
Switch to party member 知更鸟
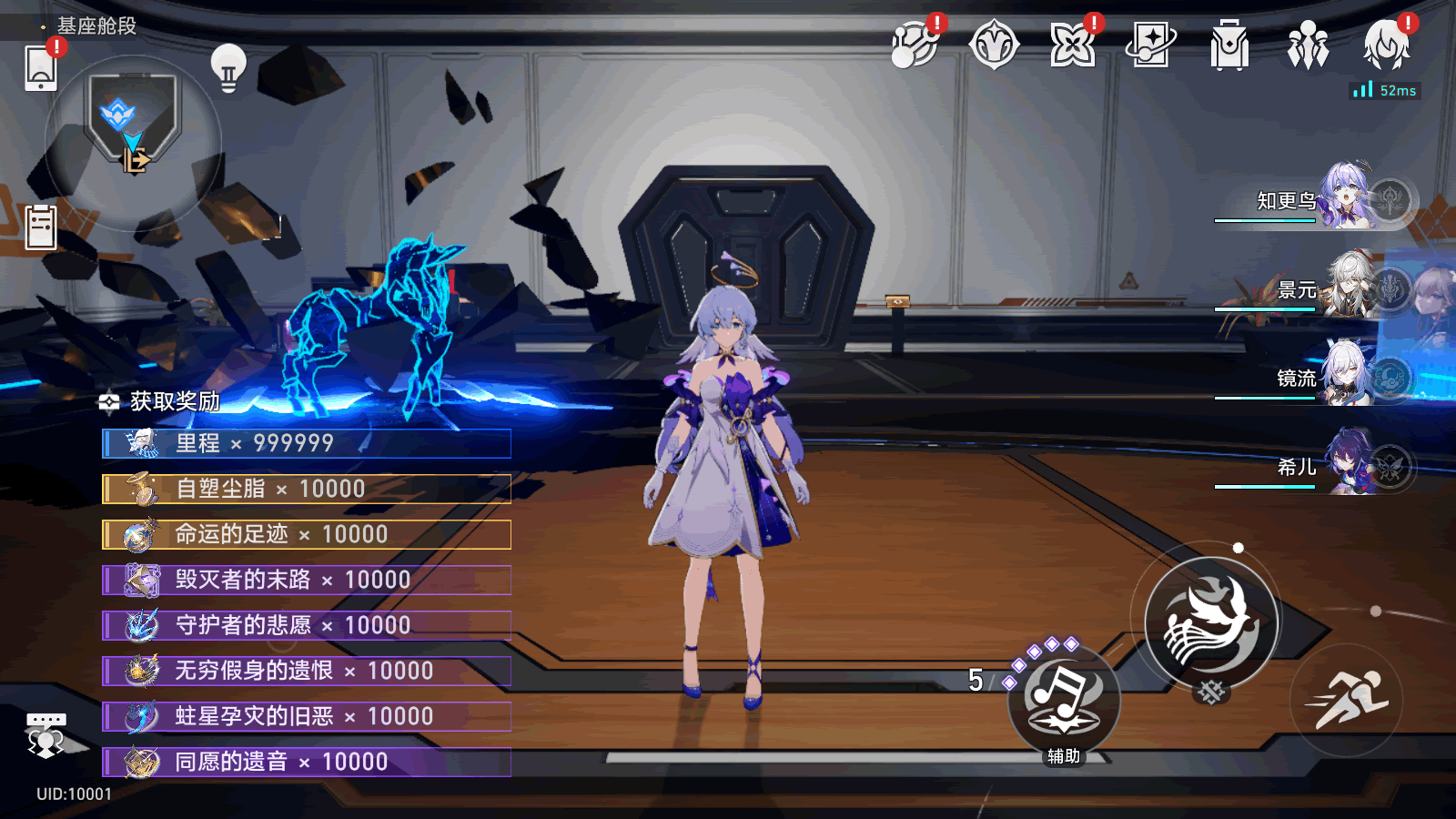1319,198
